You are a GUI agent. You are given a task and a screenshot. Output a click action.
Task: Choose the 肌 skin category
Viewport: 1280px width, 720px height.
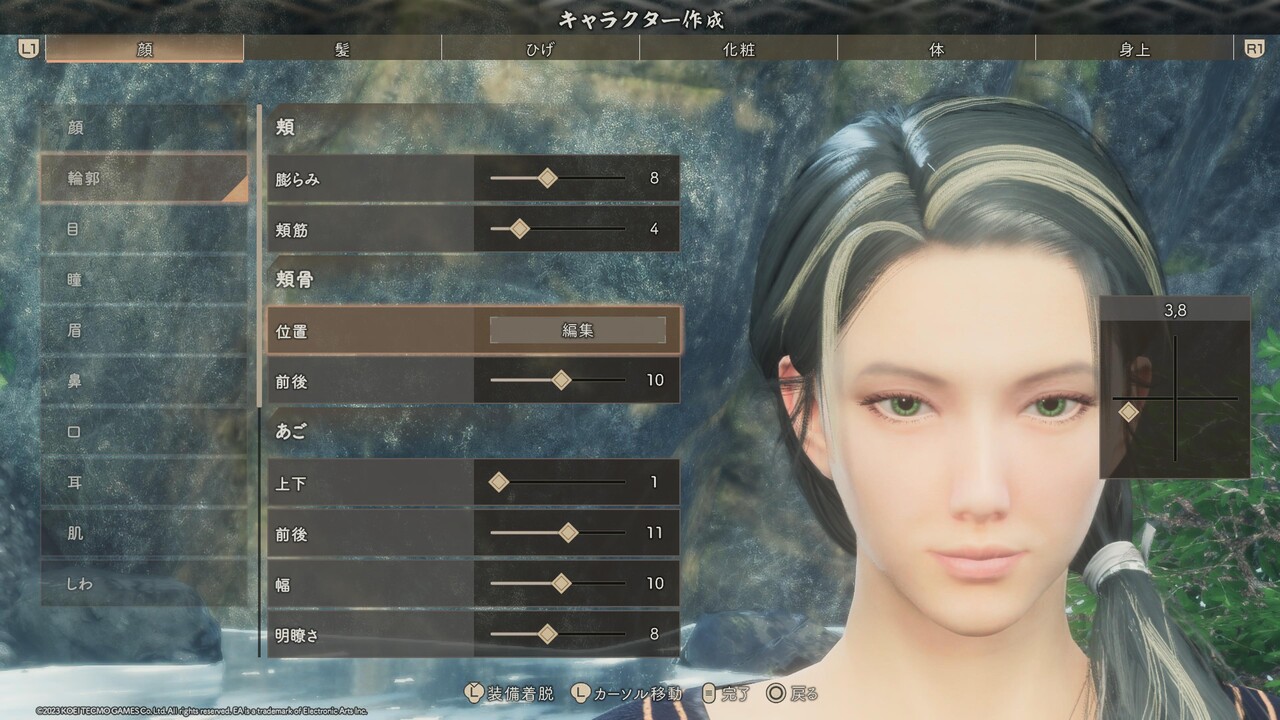pyautogui.click(x=144, y=533)
